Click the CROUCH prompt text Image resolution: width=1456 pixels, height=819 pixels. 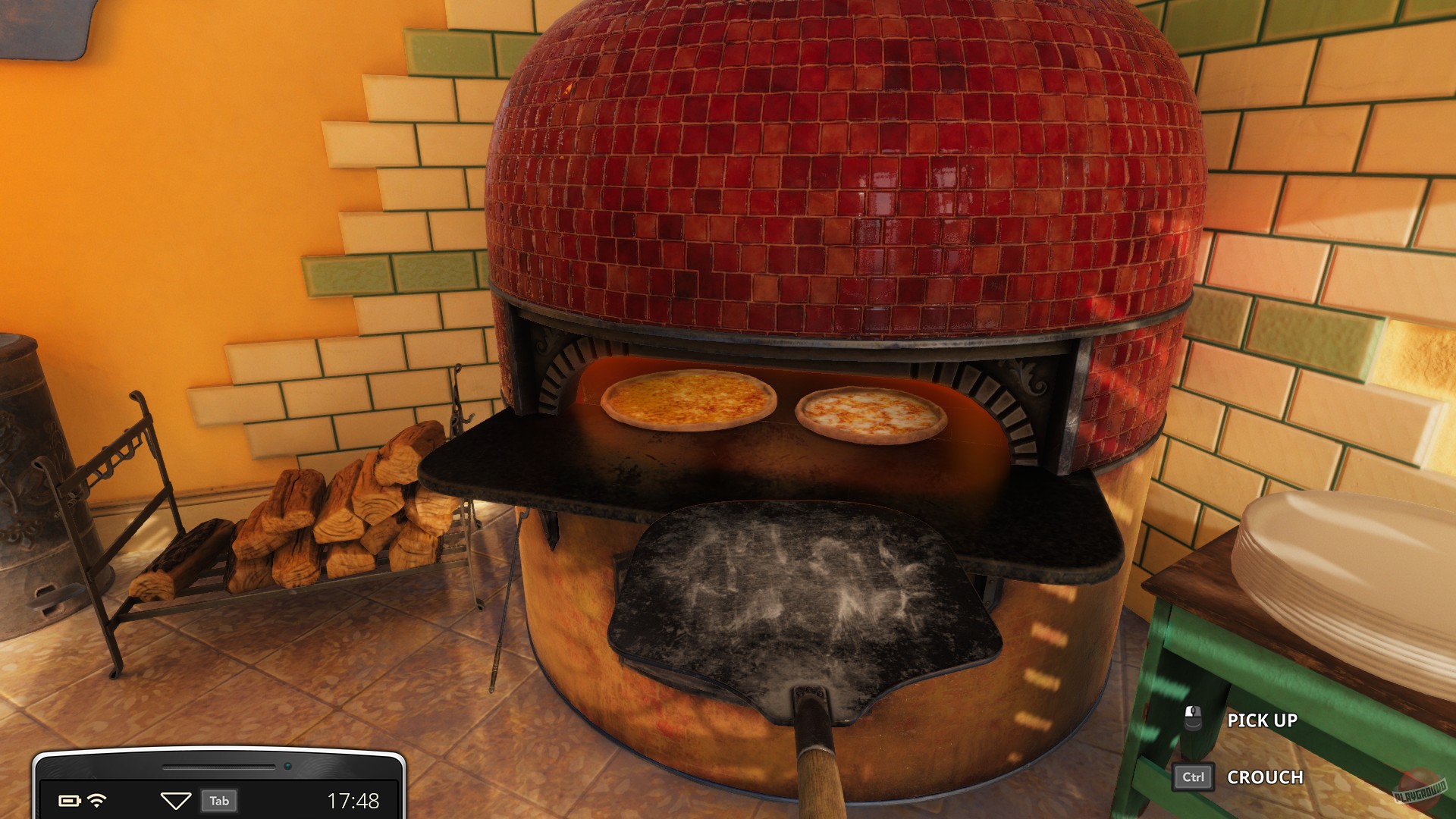1264,778
